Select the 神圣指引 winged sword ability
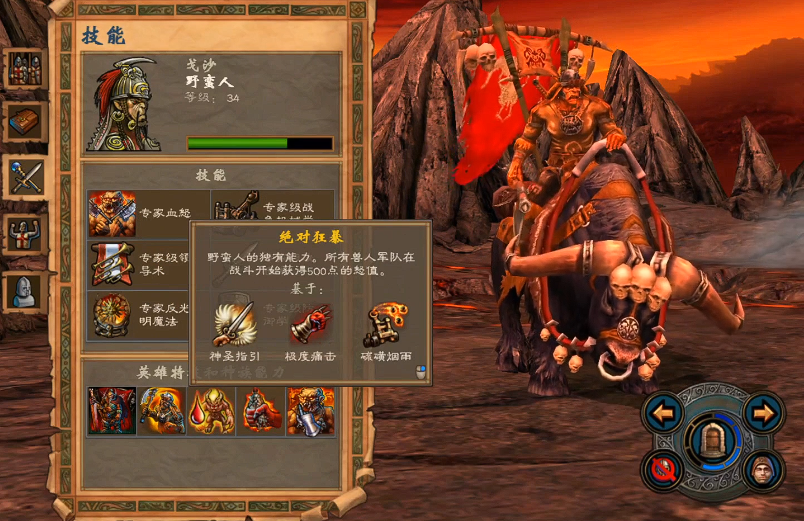804x521 pixels. (234, 323)
